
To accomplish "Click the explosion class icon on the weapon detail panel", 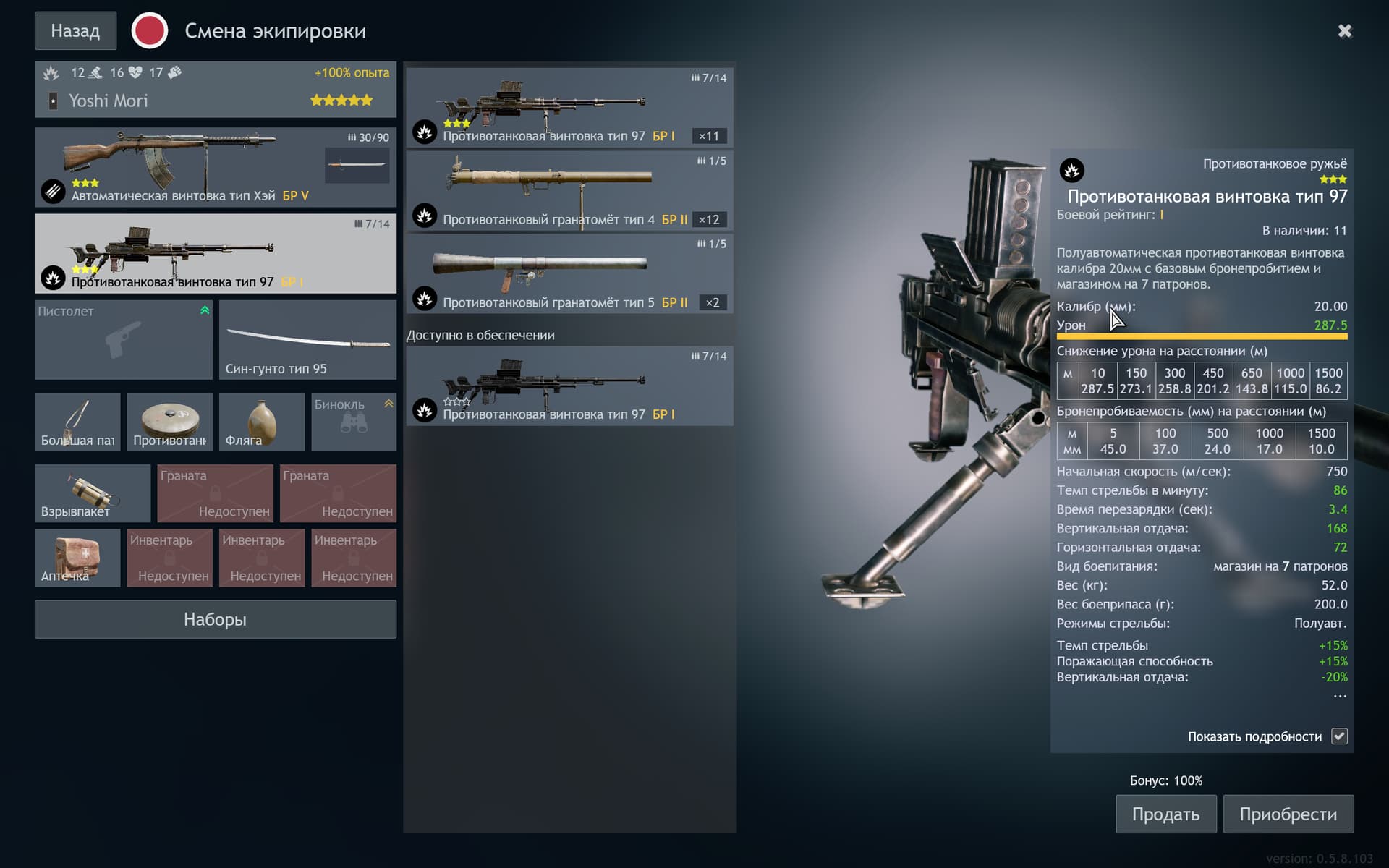I will coord(1071,170).
